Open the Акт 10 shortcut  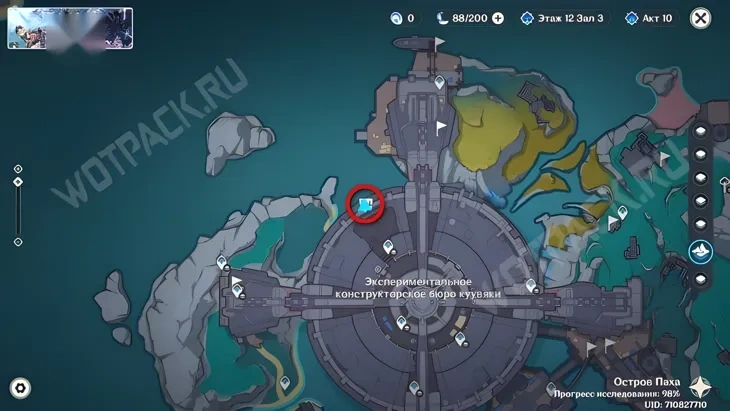651,18
